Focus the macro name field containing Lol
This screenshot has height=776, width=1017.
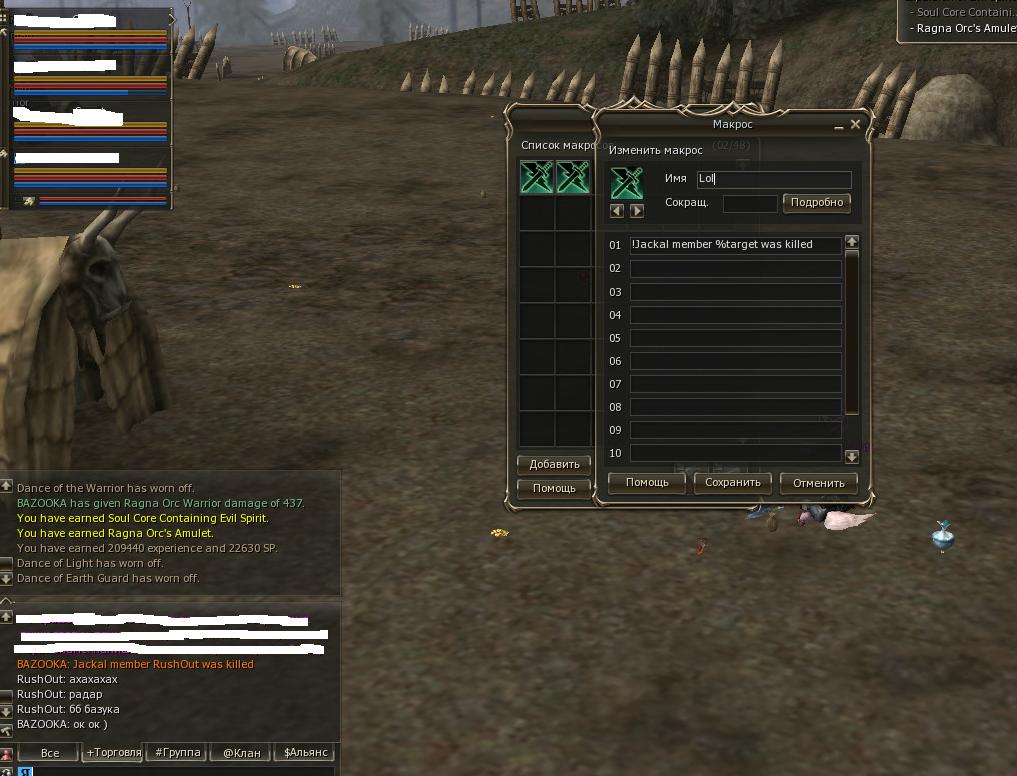pos(773,180)
